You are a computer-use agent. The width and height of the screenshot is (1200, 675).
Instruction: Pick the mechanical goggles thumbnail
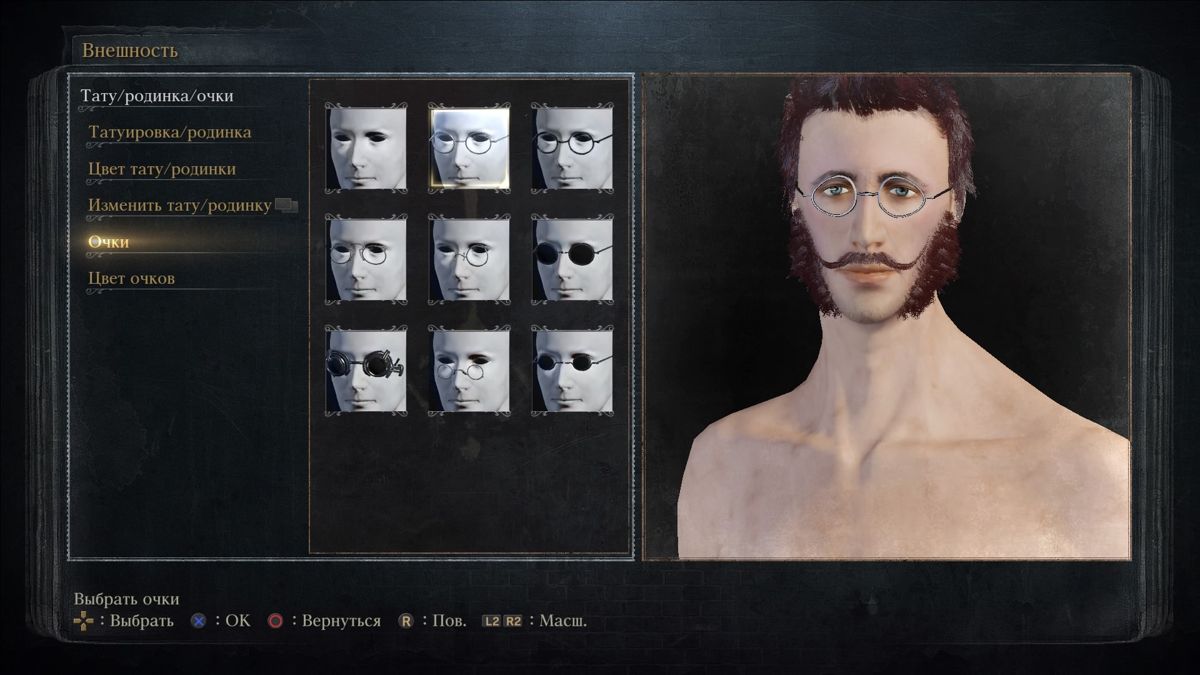[x=366, y=369]
